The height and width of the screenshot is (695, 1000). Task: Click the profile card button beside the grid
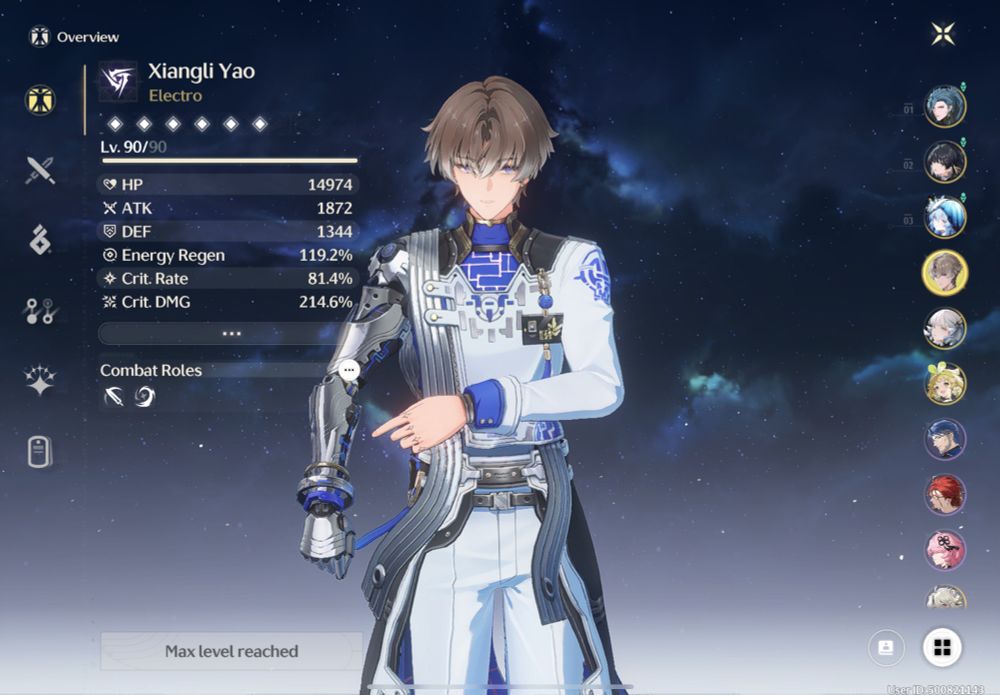pos(886,647)
